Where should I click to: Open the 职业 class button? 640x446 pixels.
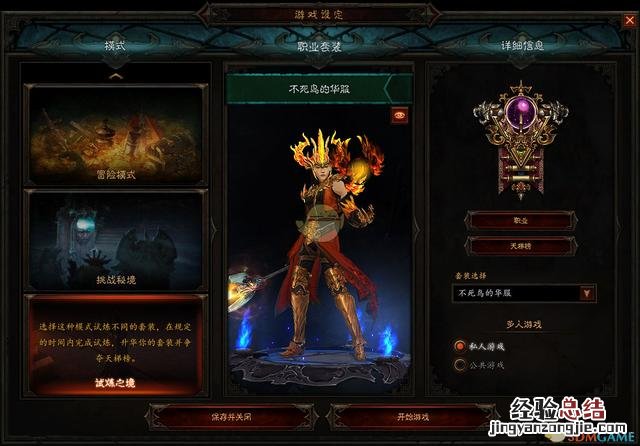pos(520,219)
